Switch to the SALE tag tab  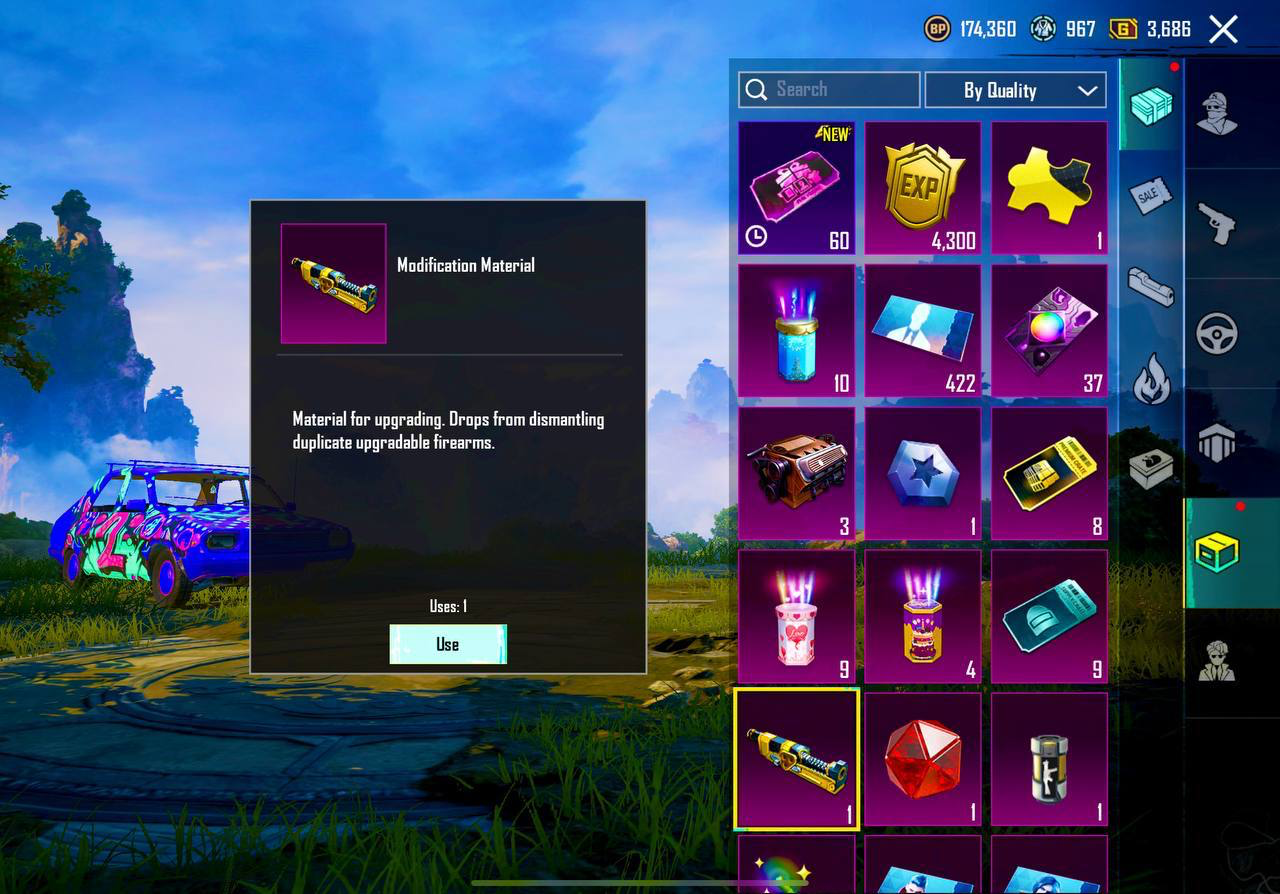pos(1150,196)
